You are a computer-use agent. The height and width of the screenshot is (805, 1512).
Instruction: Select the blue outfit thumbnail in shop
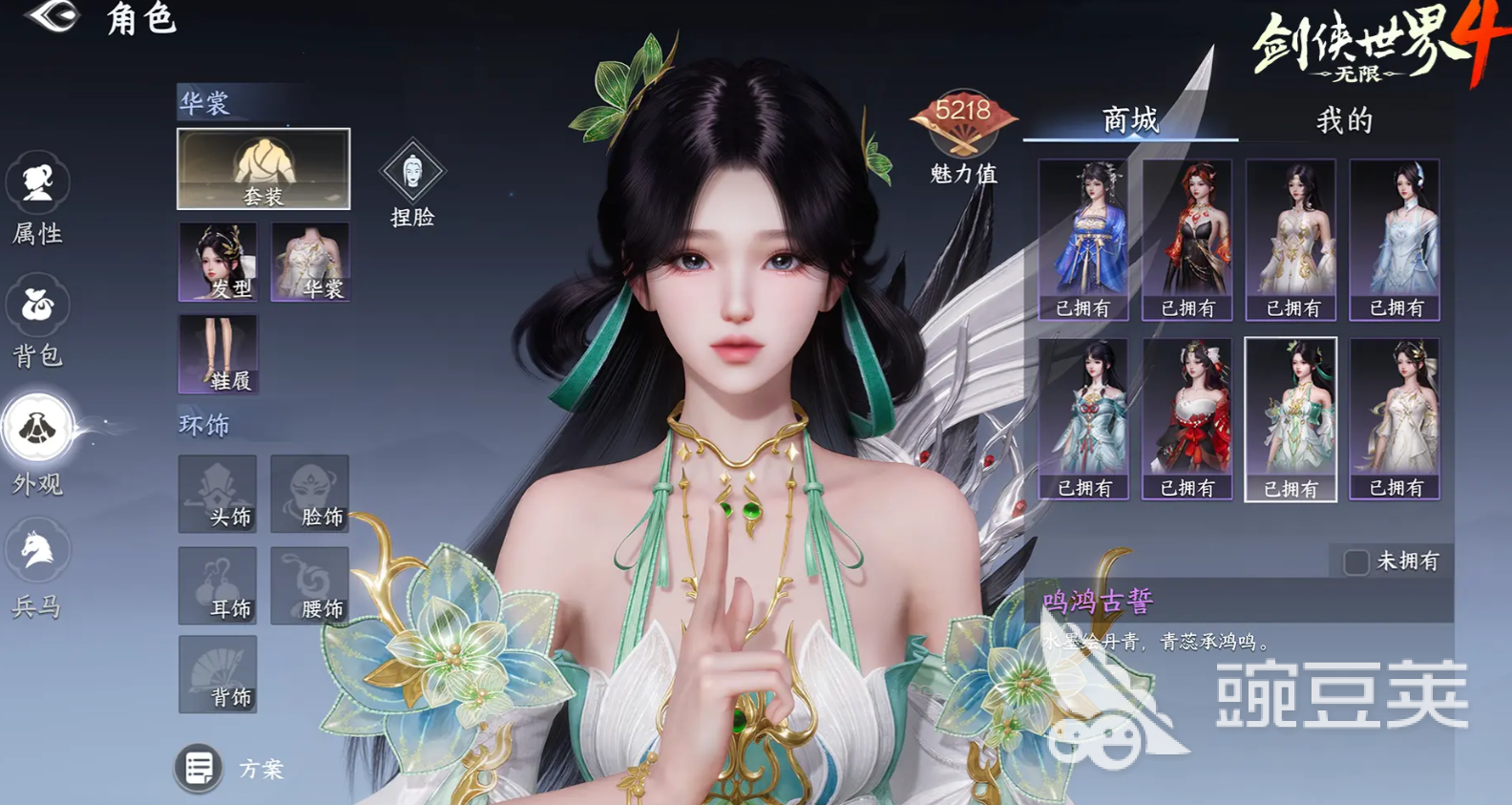pos(1083,232)
